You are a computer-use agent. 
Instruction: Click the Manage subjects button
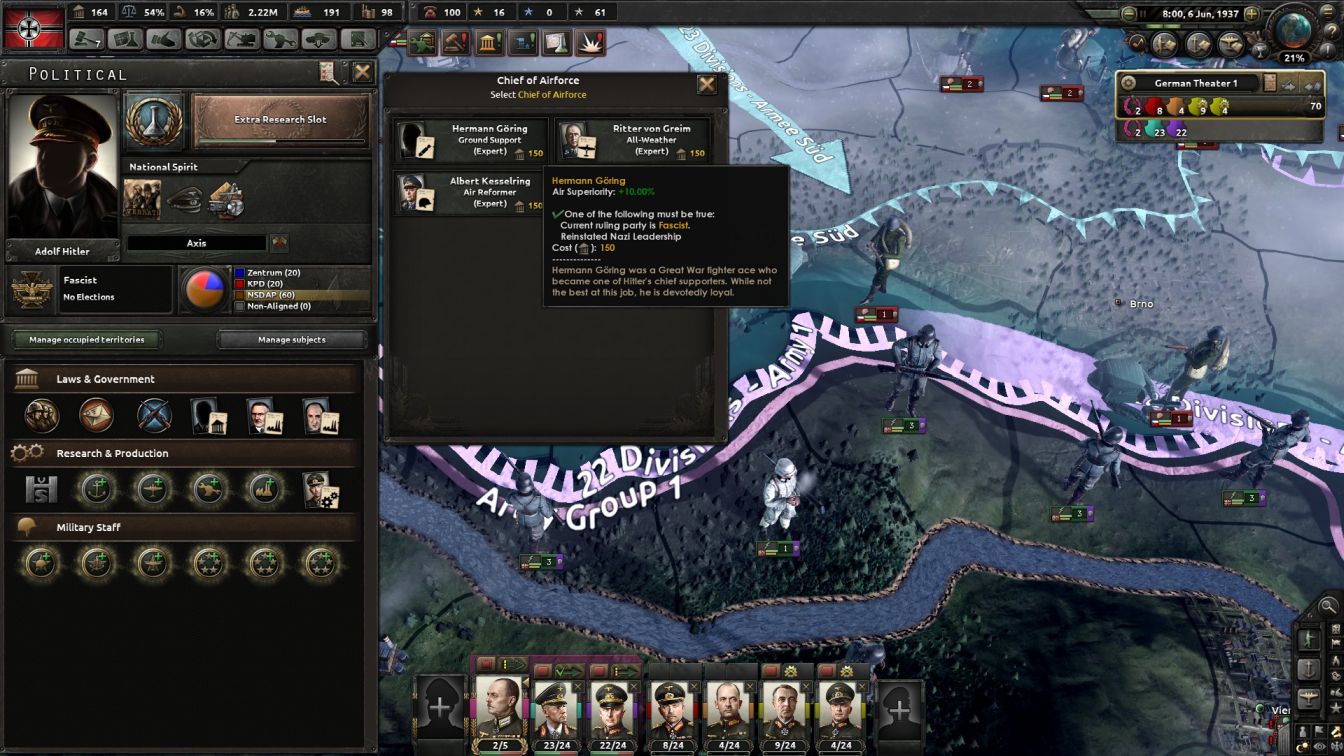[289, 340]
